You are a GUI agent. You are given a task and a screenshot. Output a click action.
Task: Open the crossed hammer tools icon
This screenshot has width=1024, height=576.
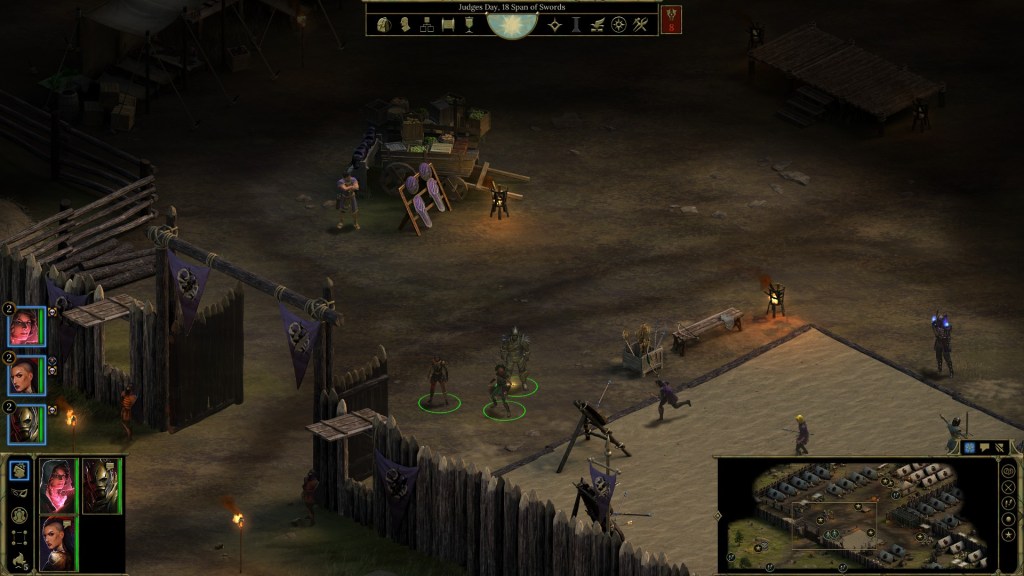(640, 24)
